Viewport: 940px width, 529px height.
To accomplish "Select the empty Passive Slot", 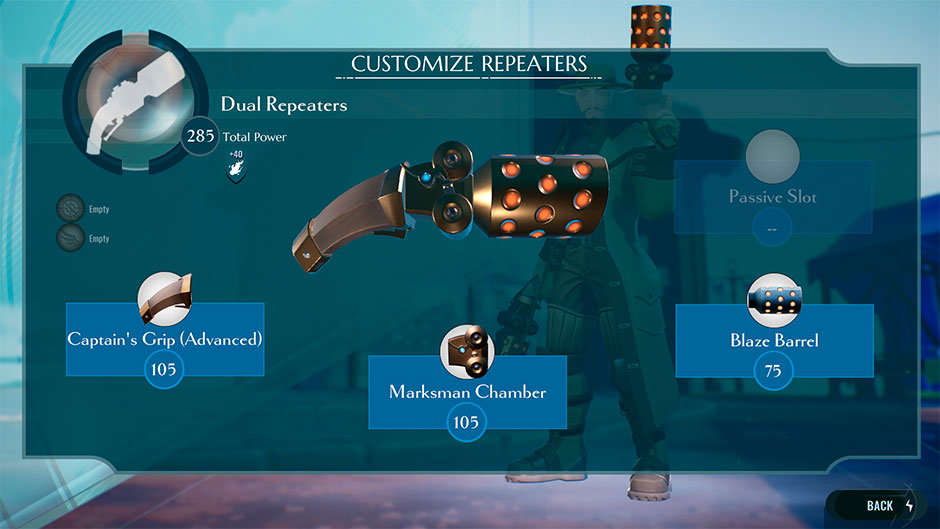I will [772, 197].
